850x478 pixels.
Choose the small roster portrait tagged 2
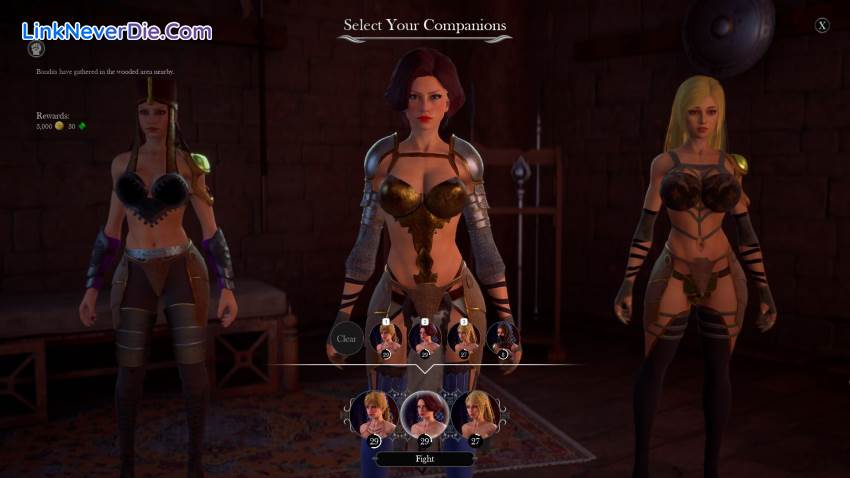(424, 337)
